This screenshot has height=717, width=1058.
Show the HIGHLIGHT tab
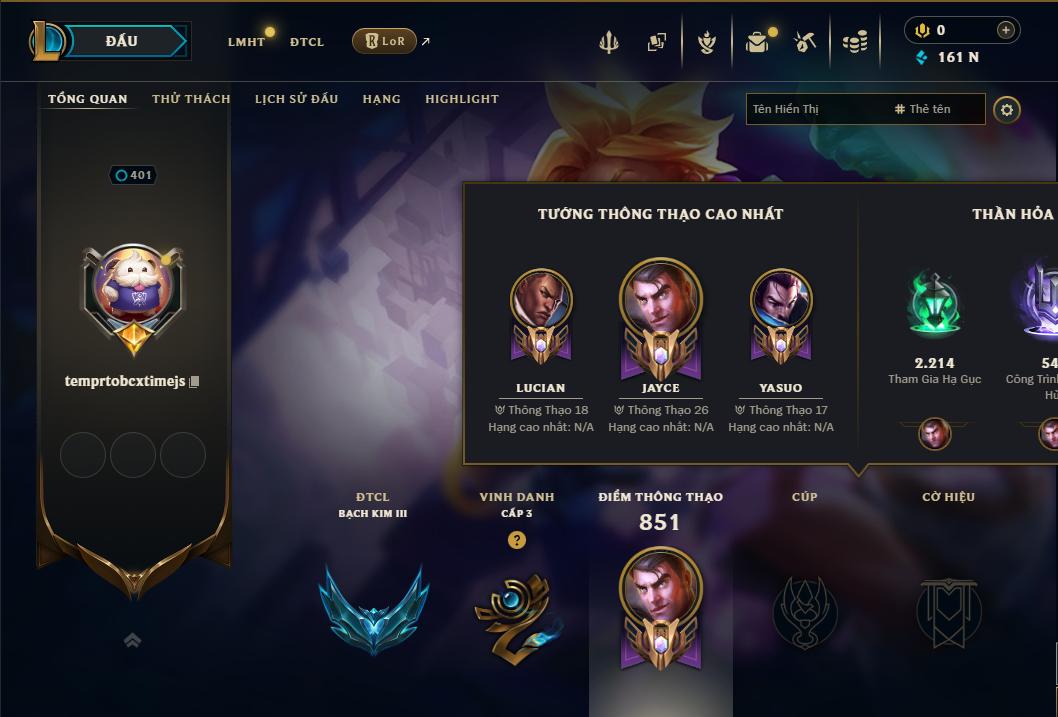pos(462,99)
